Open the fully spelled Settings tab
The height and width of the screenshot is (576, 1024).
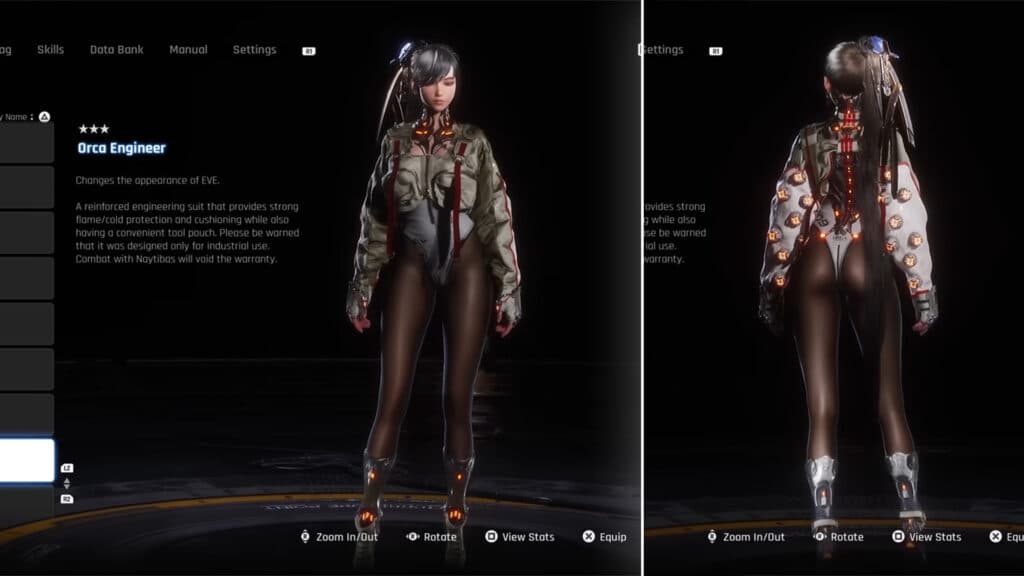(254, 50)
